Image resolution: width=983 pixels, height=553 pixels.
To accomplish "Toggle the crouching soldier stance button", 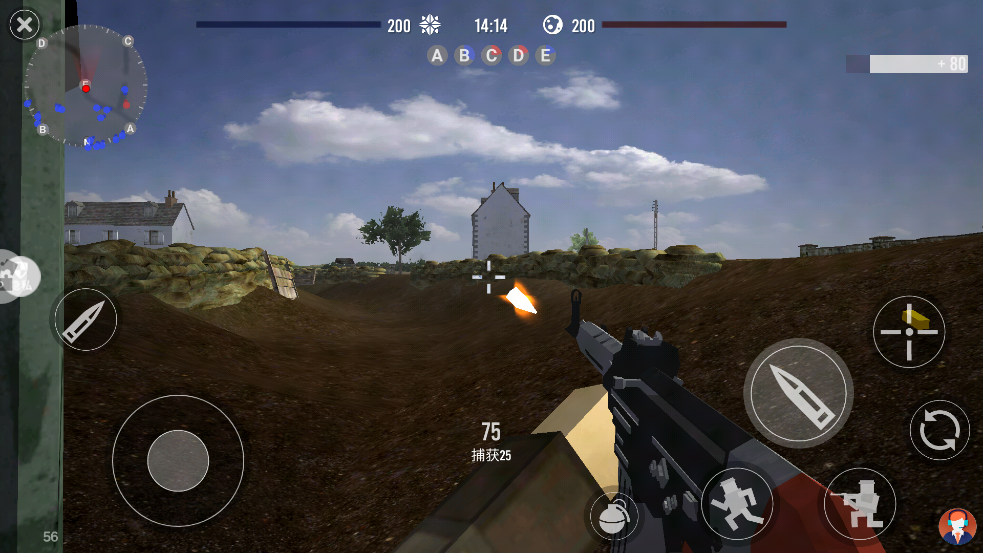I will pyautogui.click(x=860, y=504).
